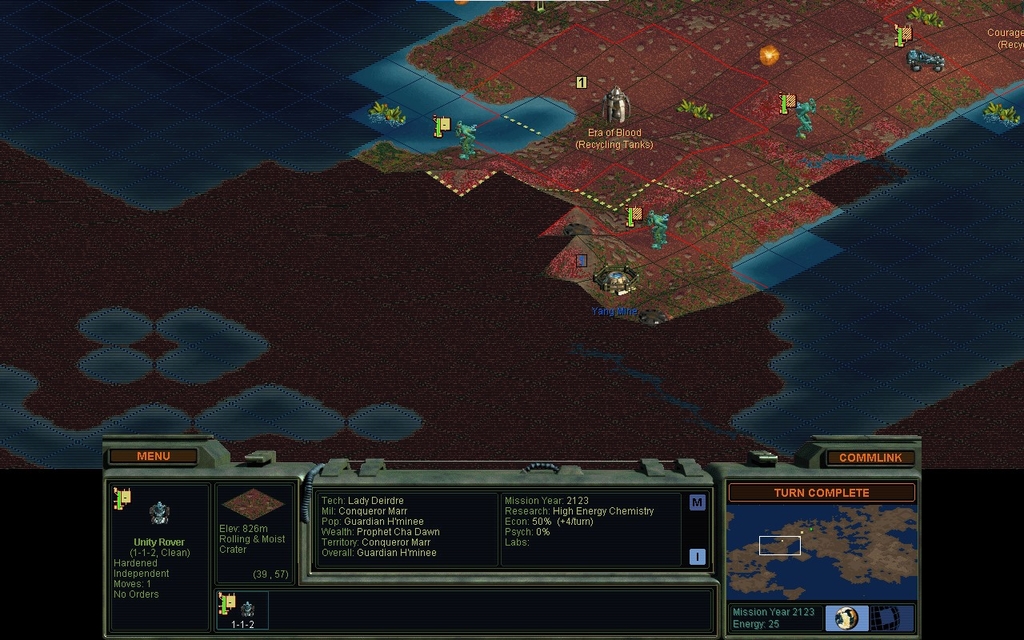The image size is (1024, 640).
Task: Switch to the globe map view icon
Action: [846, 618]
